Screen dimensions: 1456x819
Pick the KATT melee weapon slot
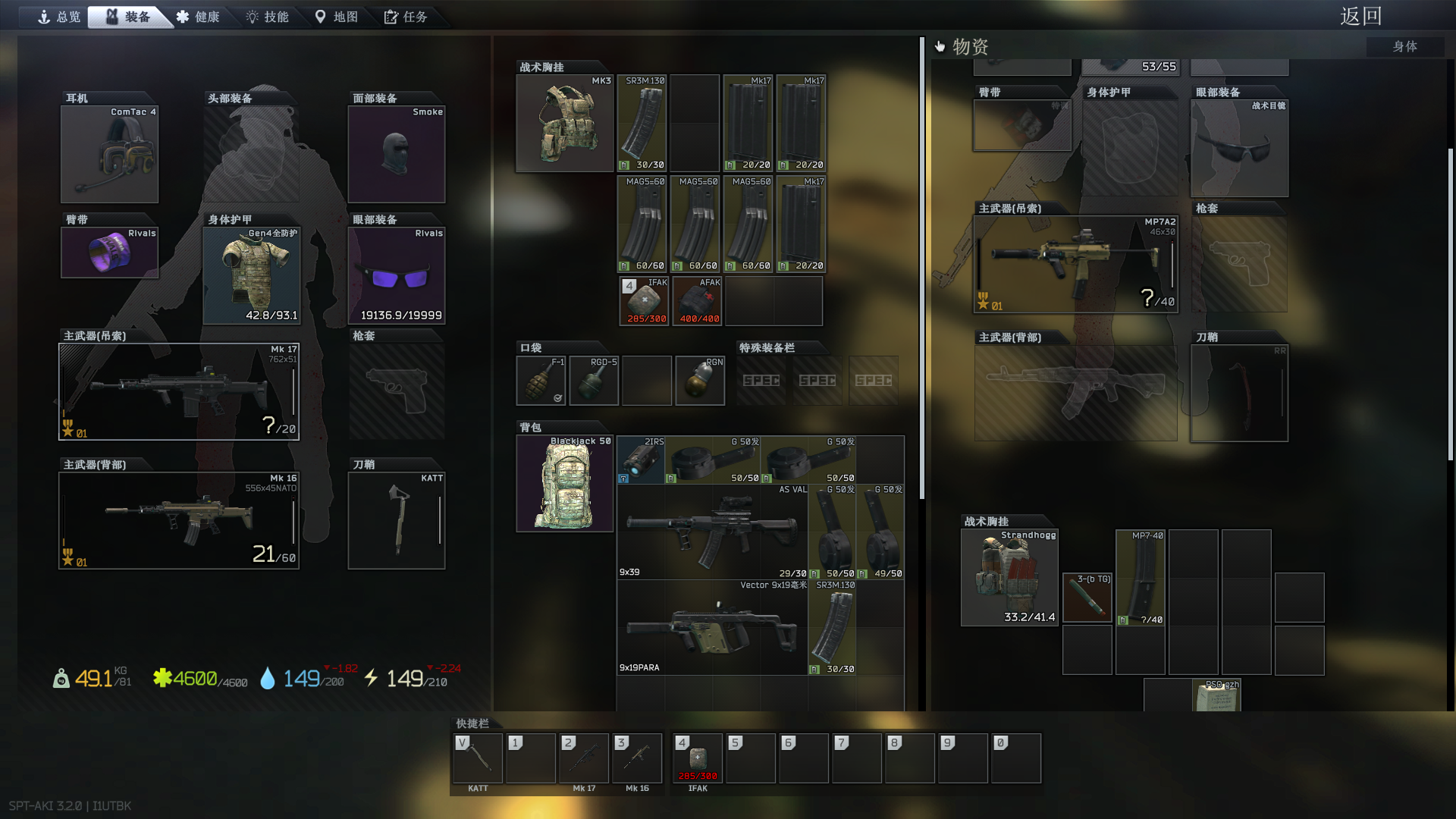pyautogui.click(x=396, y=520)
